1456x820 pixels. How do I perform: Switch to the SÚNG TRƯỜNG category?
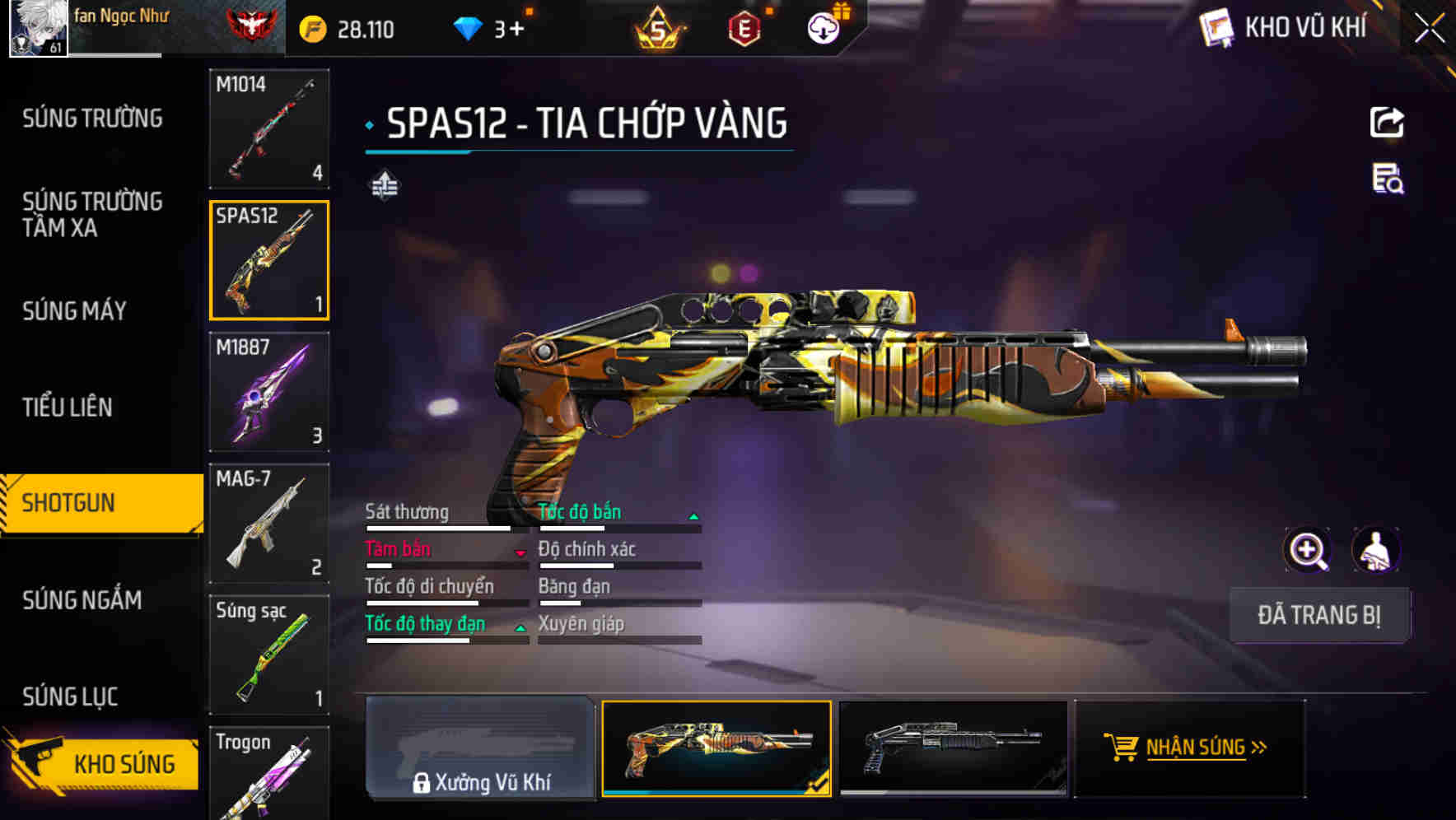(x=91, y=118)
